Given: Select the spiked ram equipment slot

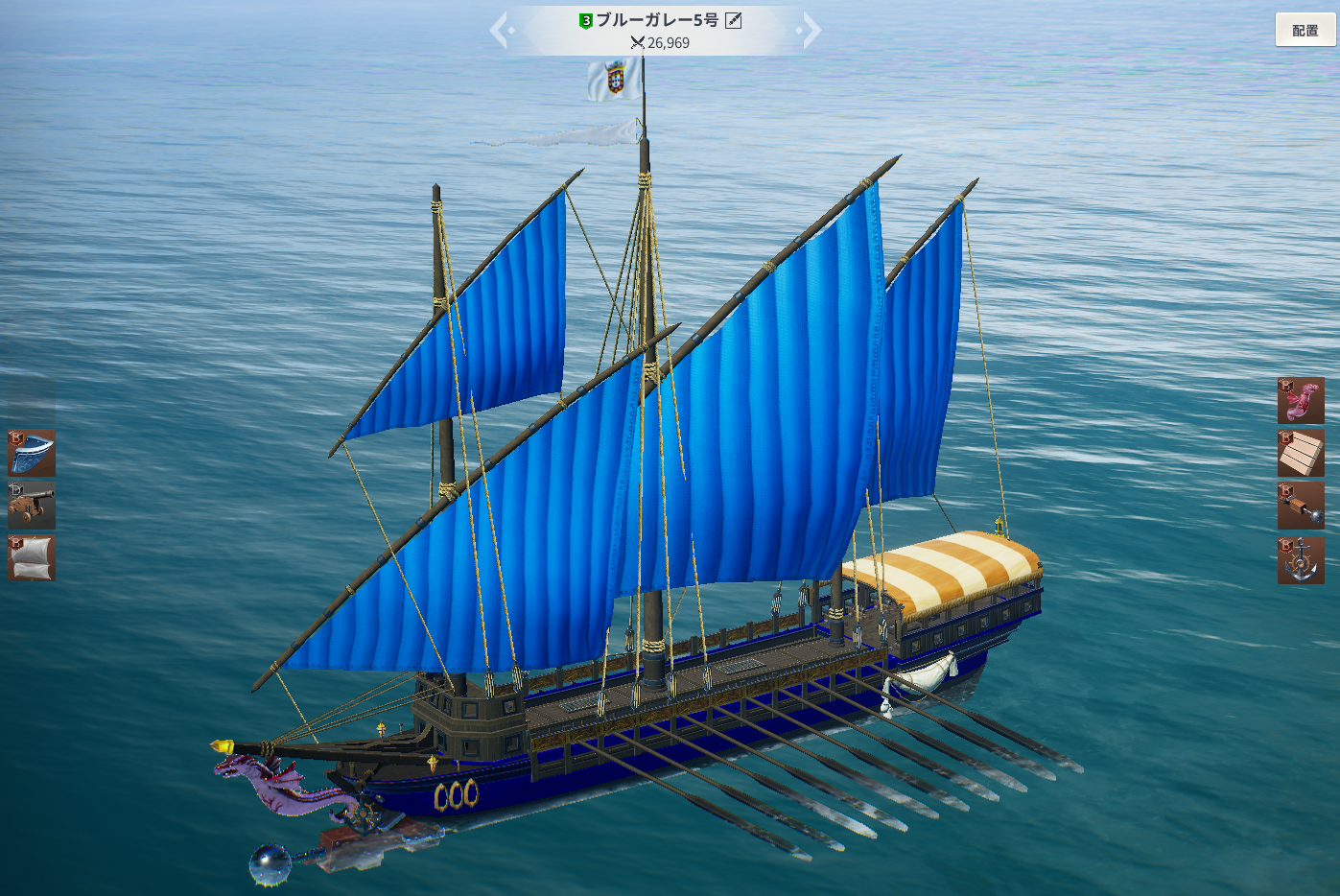Looking at the screenshot, I should coord(1301,506).
